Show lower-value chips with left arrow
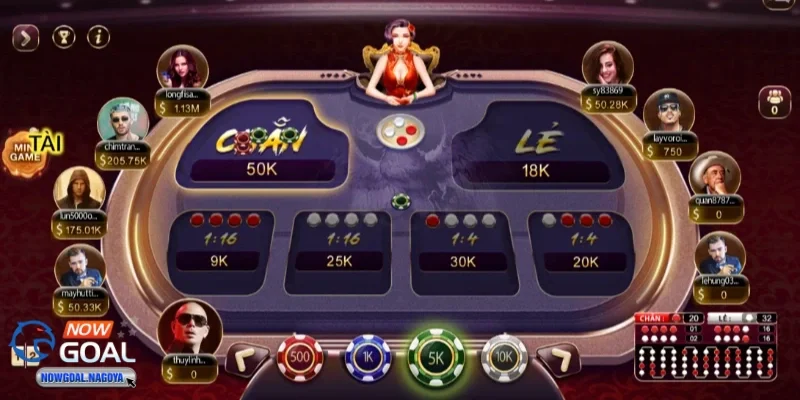The width and height of the screenshot is (800, 400). pos(246,358)
